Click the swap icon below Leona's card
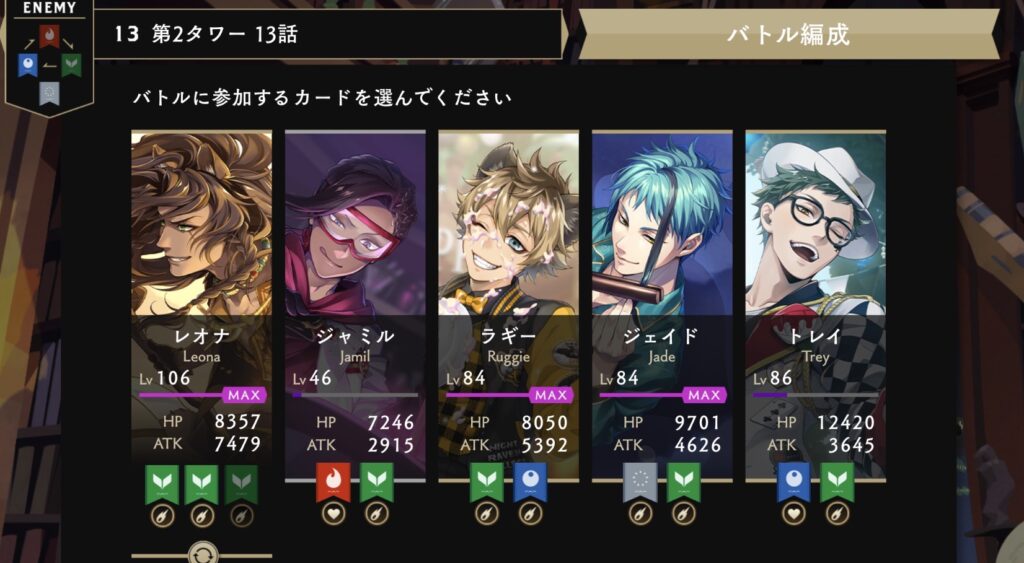The image size is (1024, 563). 202,553
